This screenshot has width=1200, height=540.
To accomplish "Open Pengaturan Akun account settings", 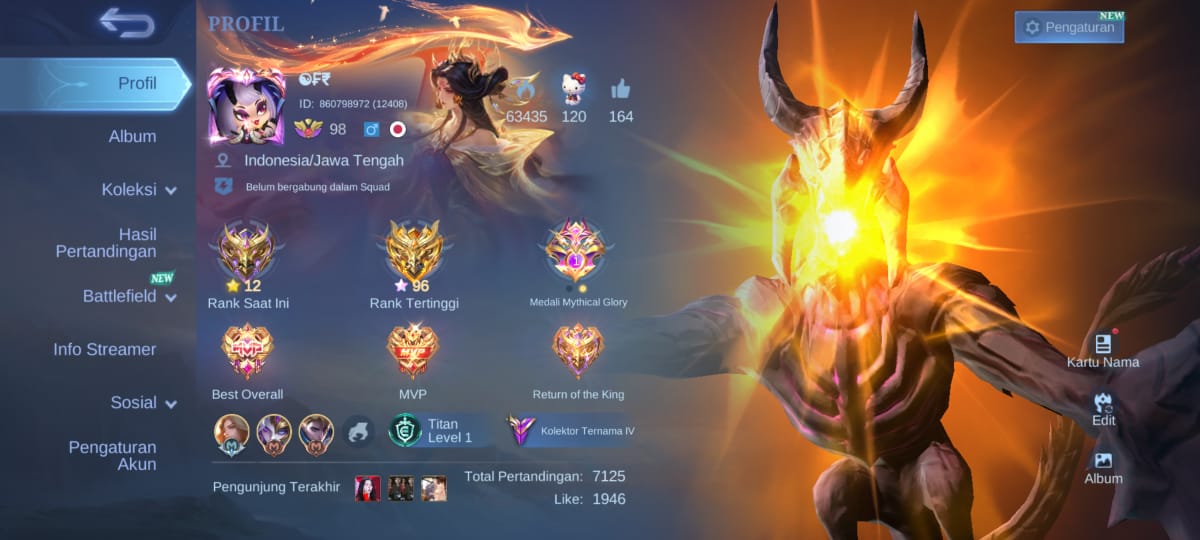I will point(112,456).
